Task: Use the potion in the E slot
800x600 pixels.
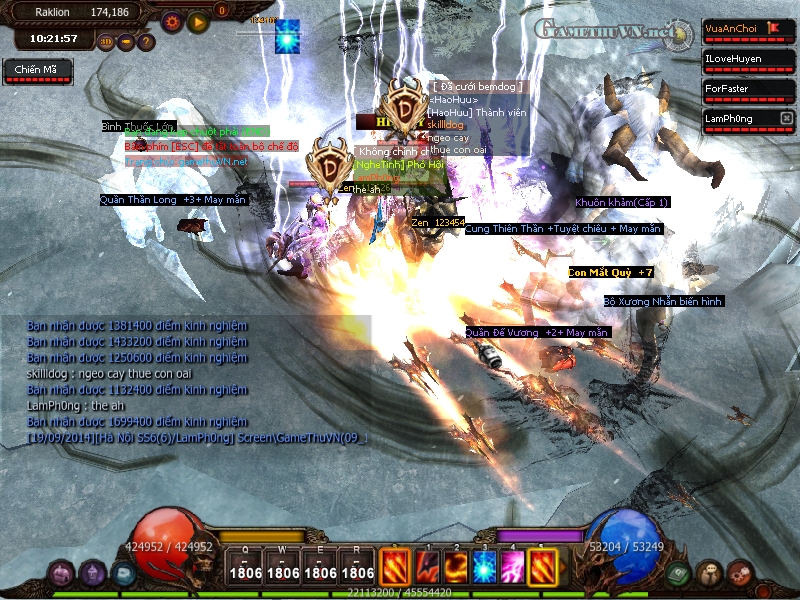Action: [320, 567]
